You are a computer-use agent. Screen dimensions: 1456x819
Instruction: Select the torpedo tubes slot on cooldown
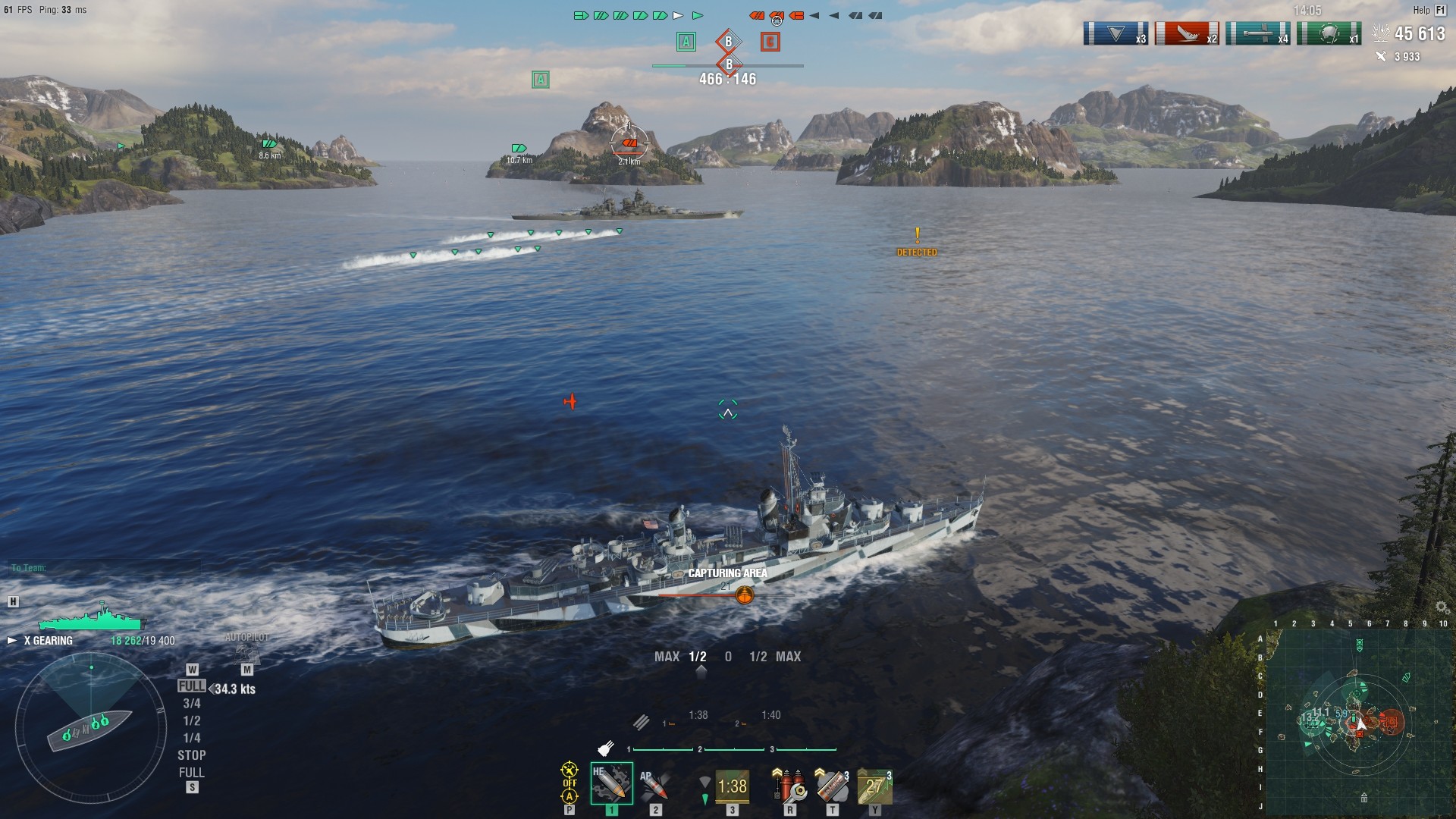[731, 786]
